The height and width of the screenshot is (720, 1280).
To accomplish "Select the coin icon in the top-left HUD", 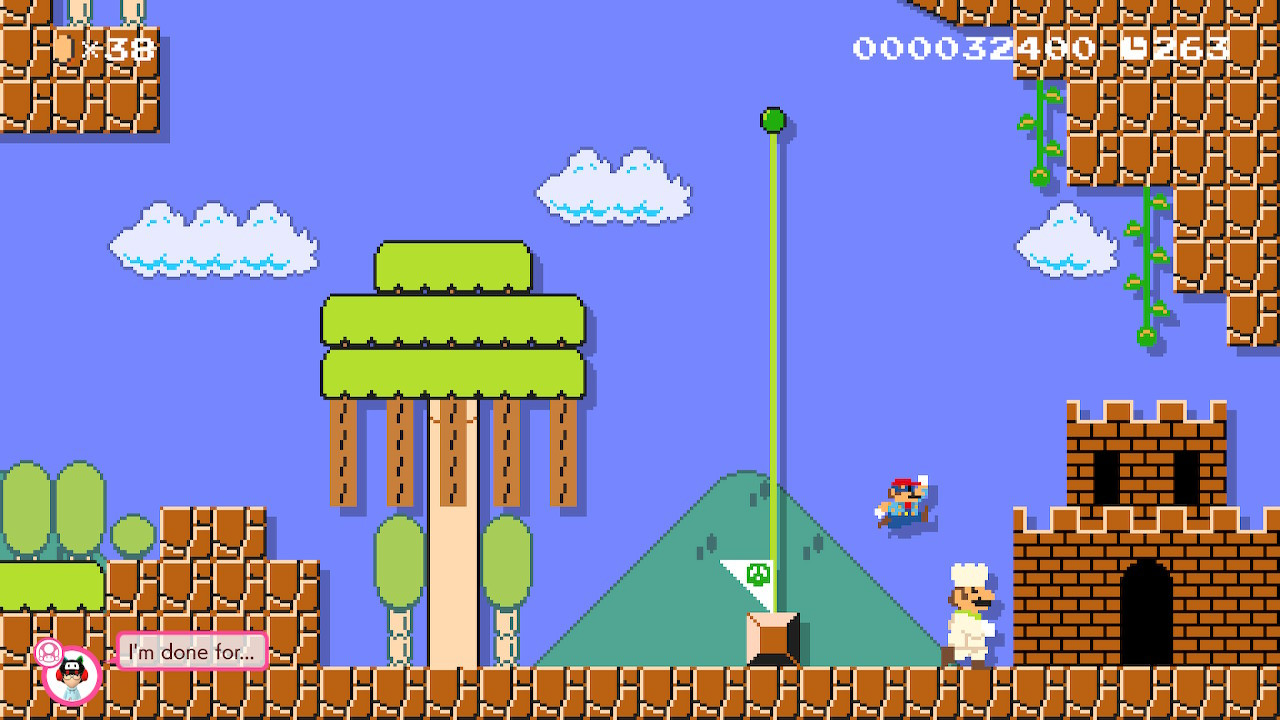I will pos(65,45).
